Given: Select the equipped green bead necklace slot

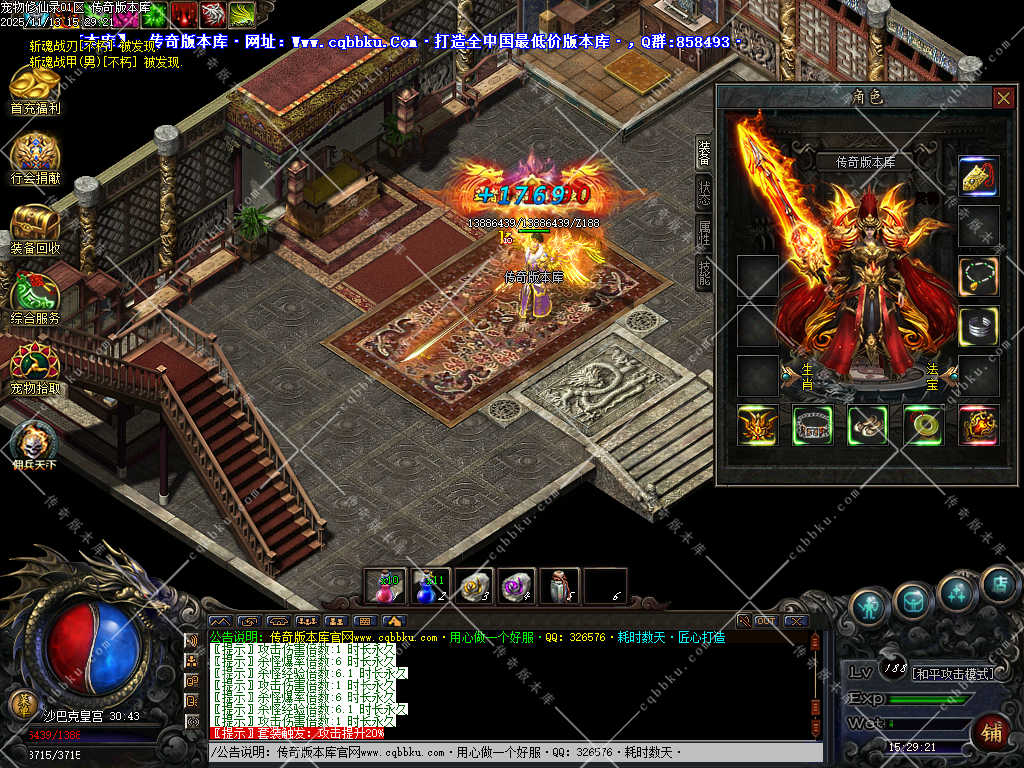Looking at the screenshot, I should point(979,275).
